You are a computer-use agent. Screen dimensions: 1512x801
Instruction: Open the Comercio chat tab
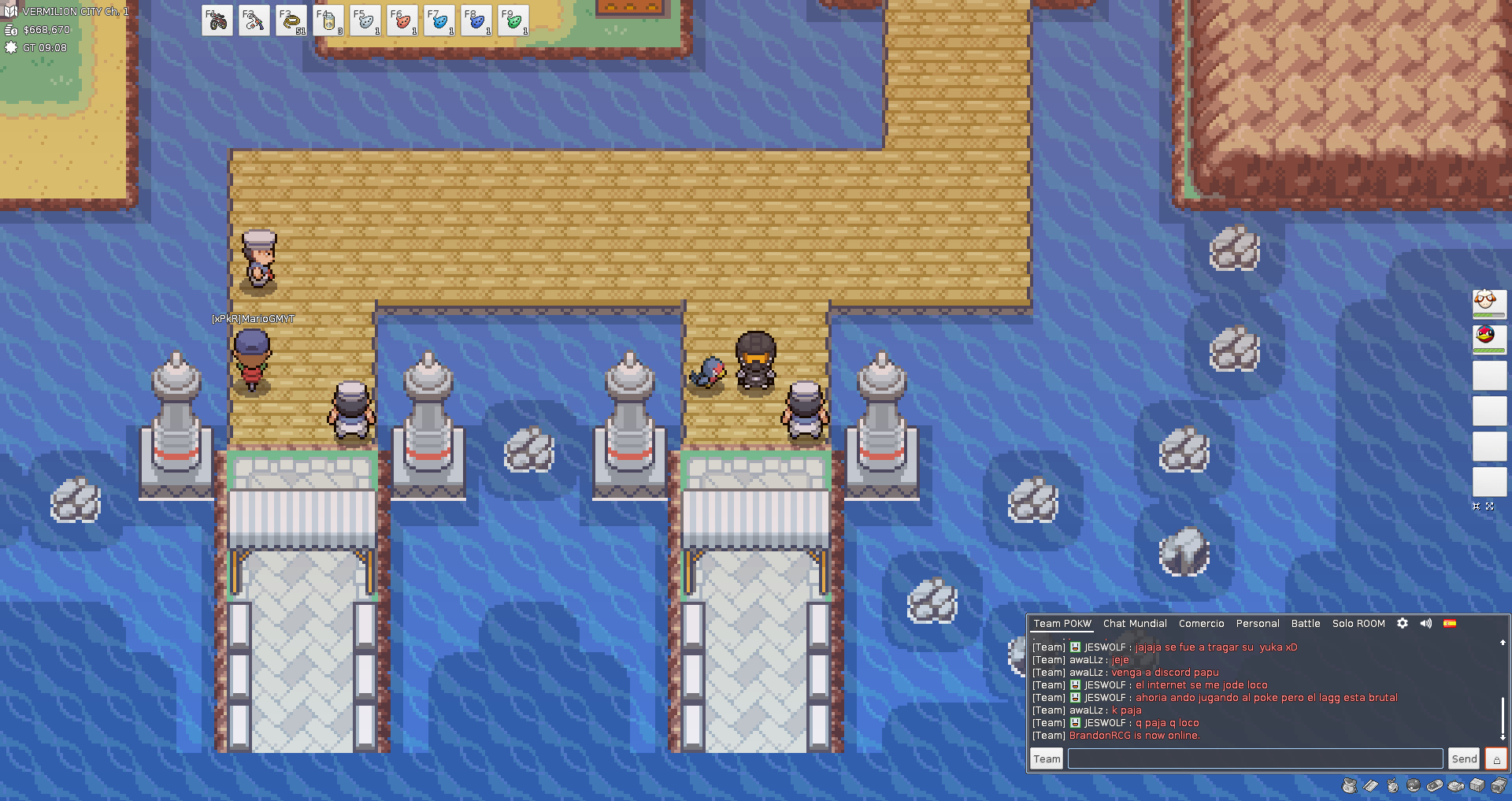point(1201,624)
